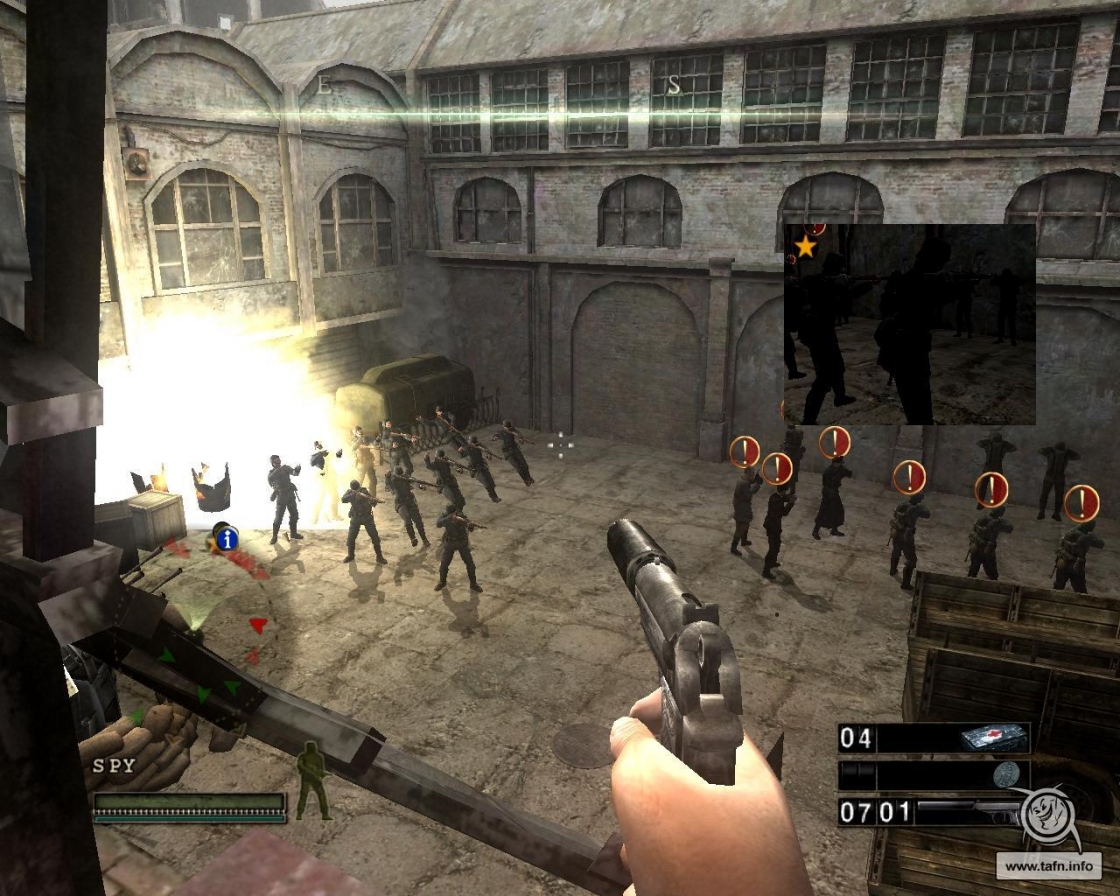Open the www.tafn.info watermark link
Screen dimensions: 1120x896
(1047, 865)
